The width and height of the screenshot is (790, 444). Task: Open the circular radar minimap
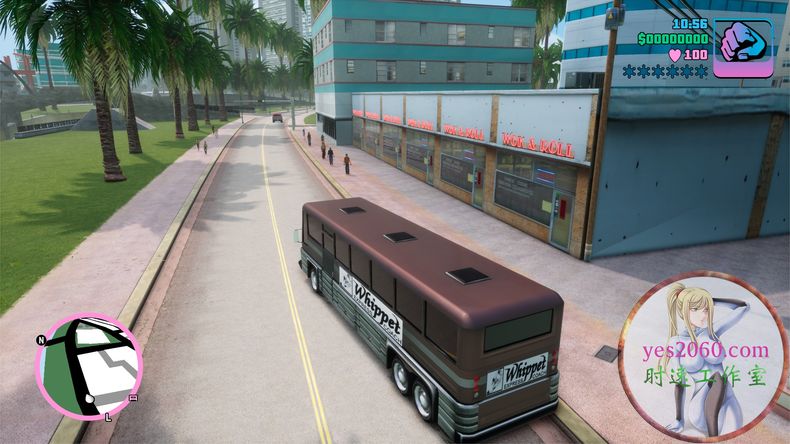88,366
